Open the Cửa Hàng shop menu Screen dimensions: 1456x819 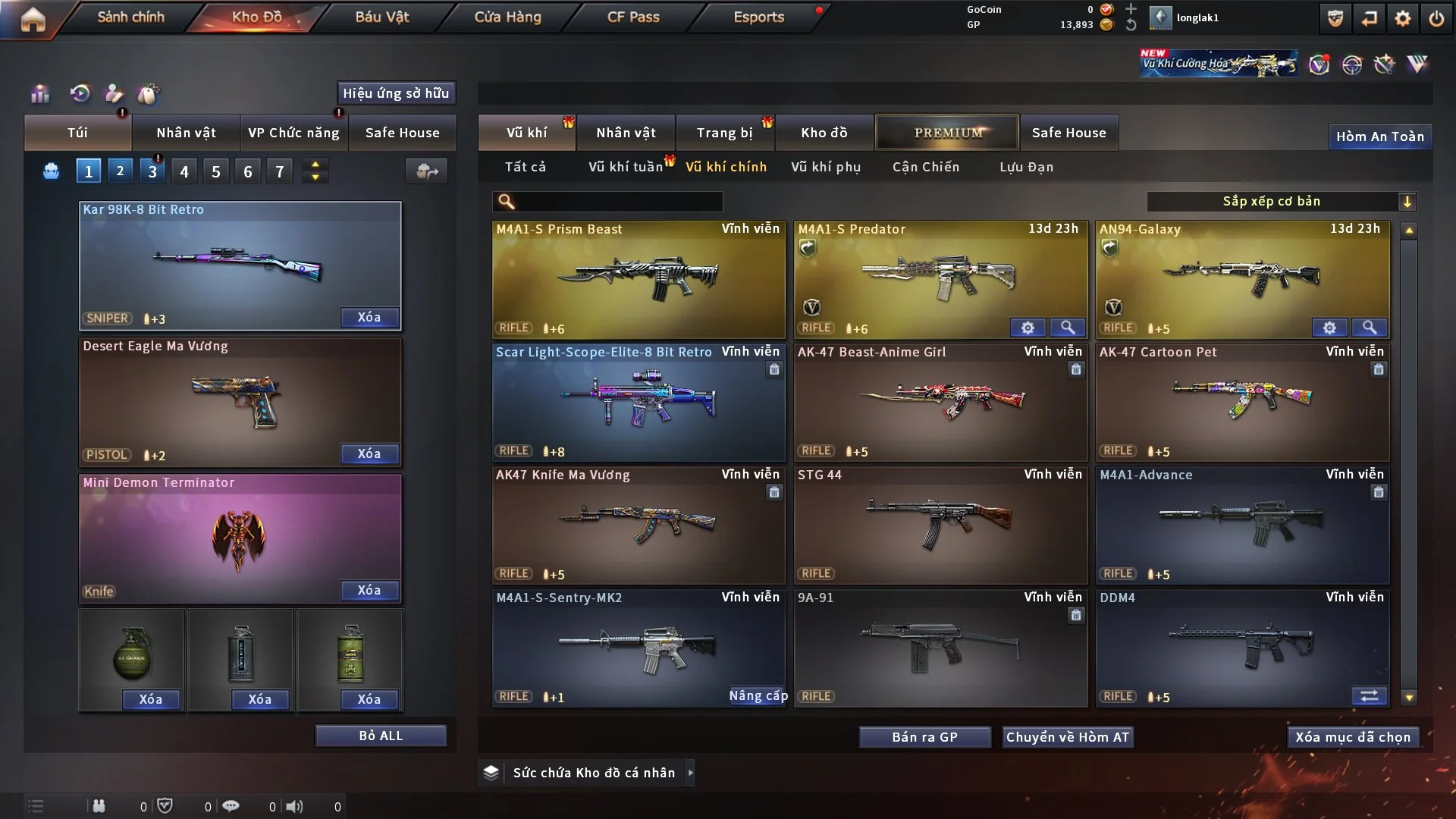(x=507, y=17)
